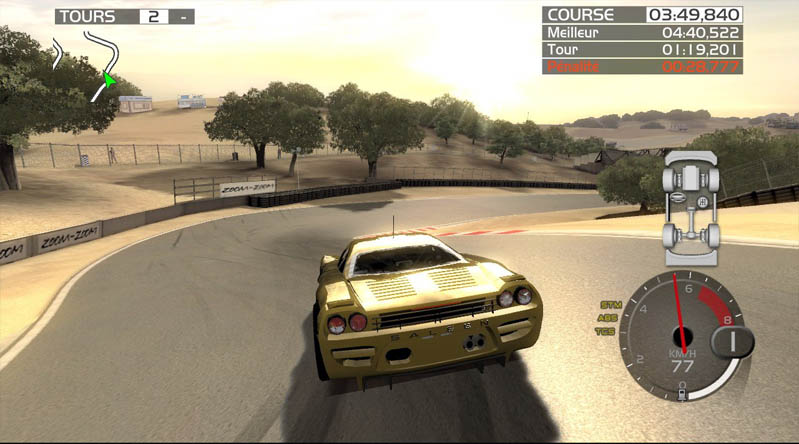
Task: Select the green player marker on the minimap
Action: pos(109,79)
